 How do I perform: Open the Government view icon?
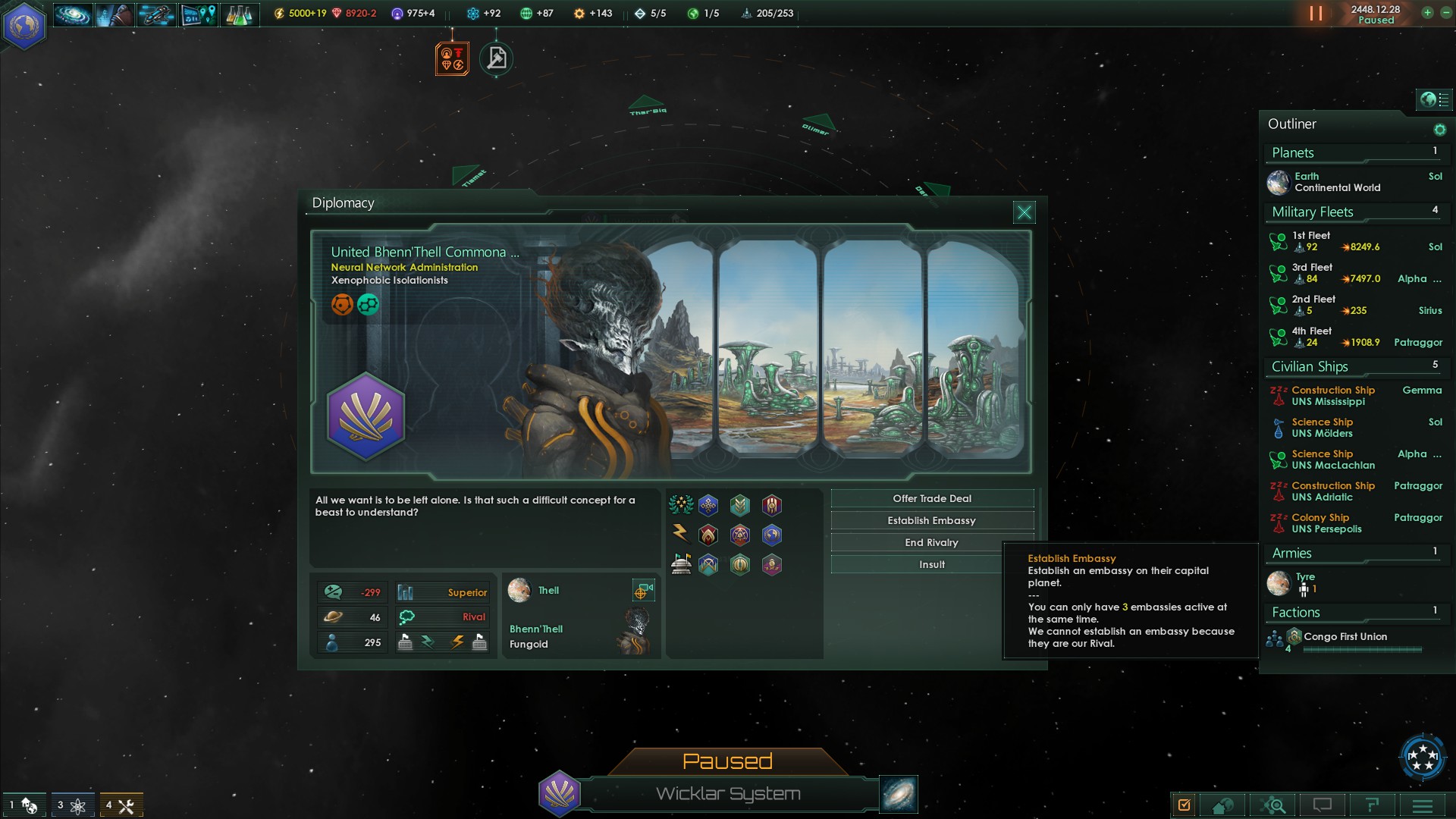click(115, 14)
